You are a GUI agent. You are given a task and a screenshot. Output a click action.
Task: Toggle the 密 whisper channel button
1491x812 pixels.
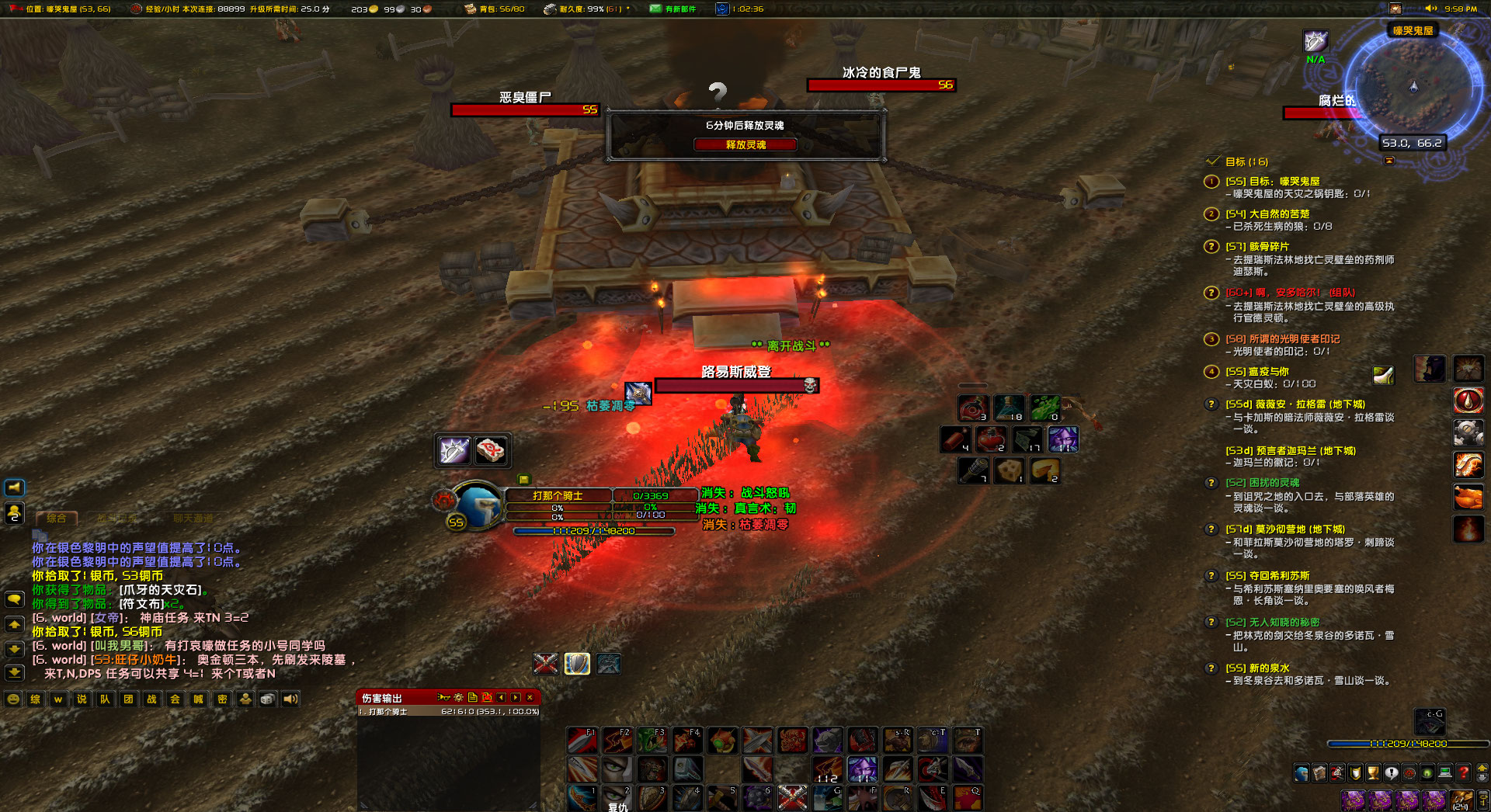click(224, 699)
